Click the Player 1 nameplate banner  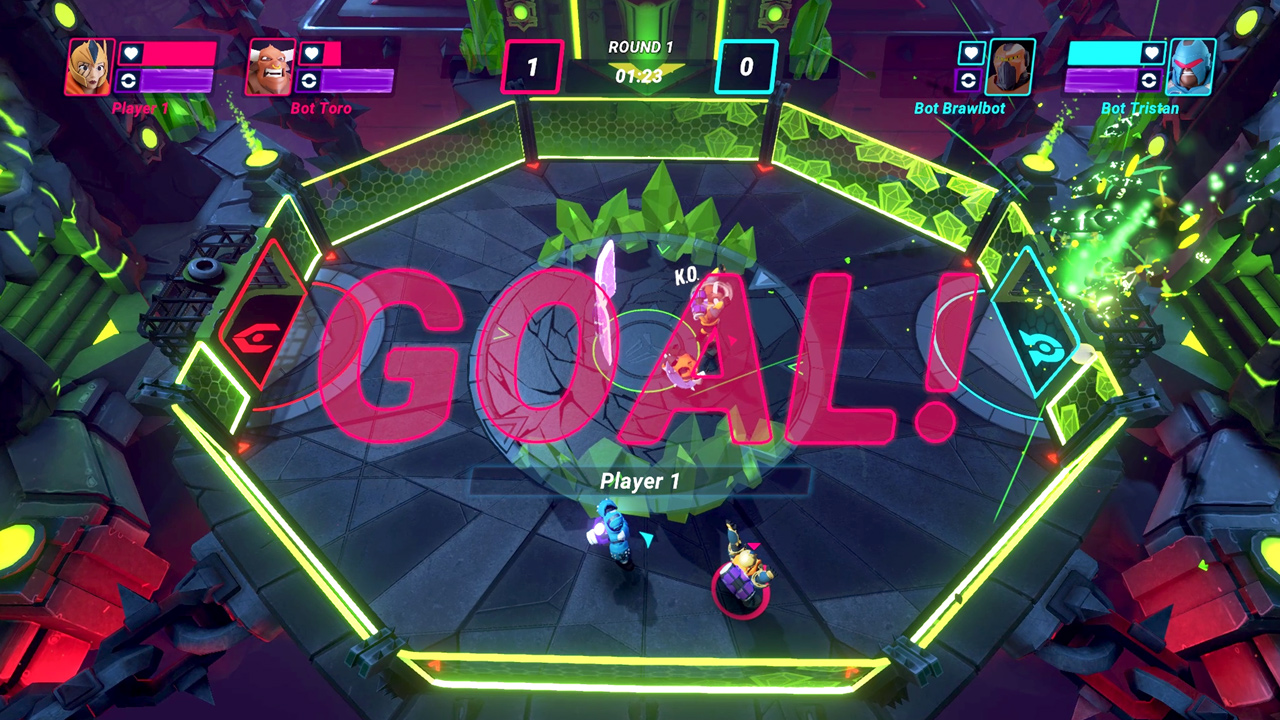tap(640, 480)
